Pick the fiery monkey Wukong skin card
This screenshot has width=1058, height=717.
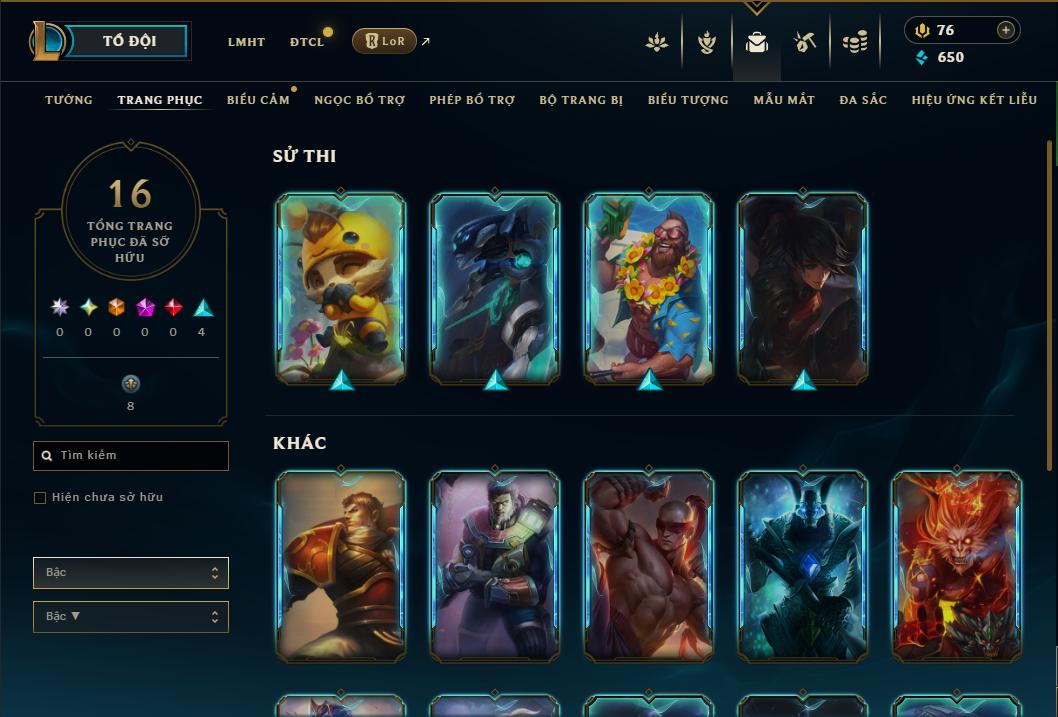[x=956, y=565]
